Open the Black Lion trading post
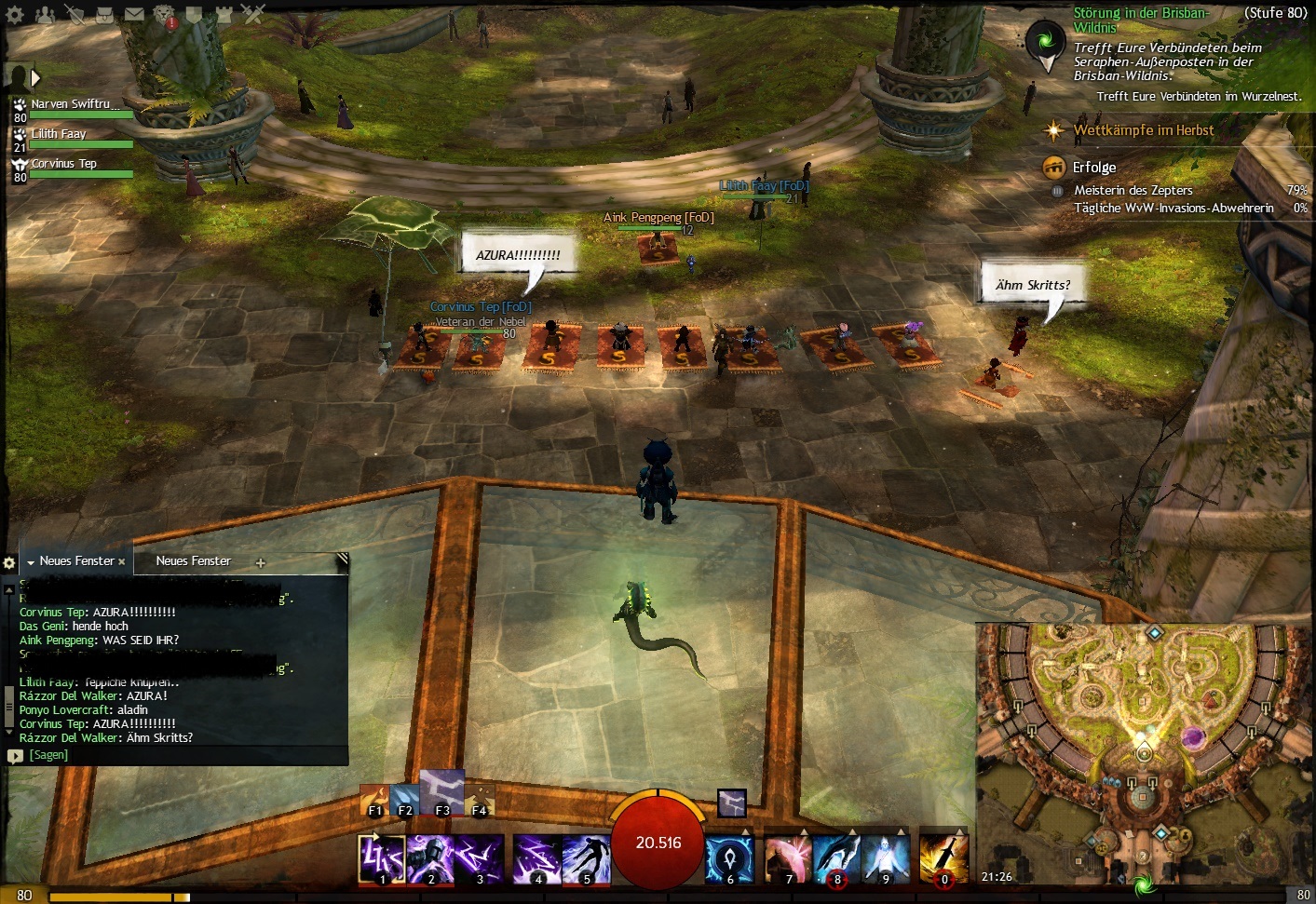 [164, 16]
